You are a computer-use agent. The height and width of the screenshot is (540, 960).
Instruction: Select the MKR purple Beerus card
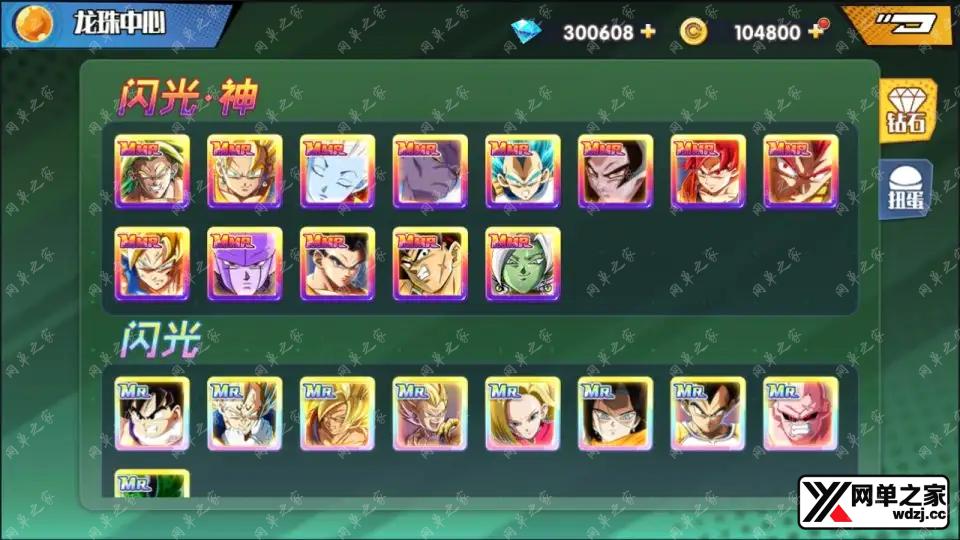pos(430,171)
